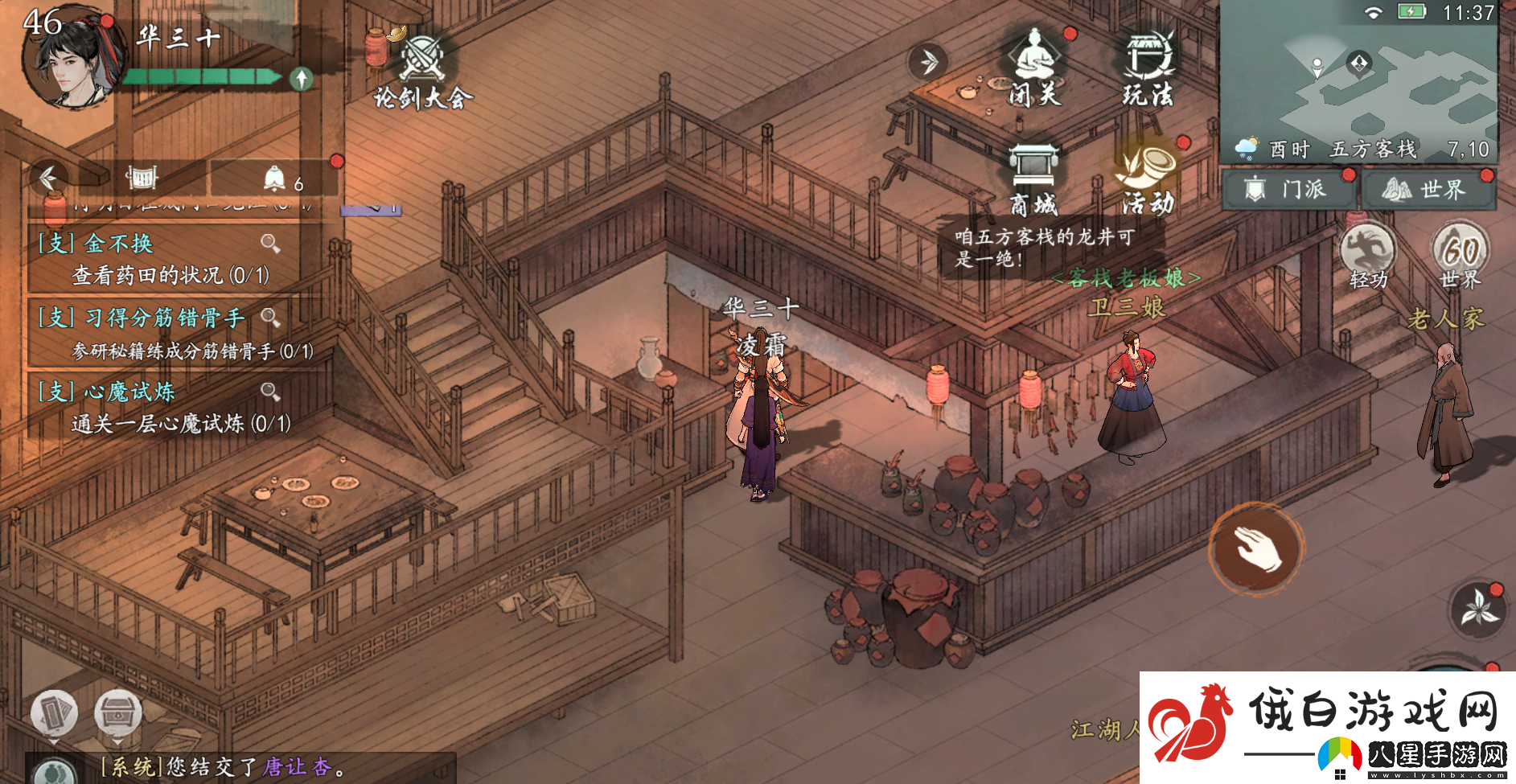Open the 世界 world map button
Screen dimensions: 1516x784
pos(1427,190)
